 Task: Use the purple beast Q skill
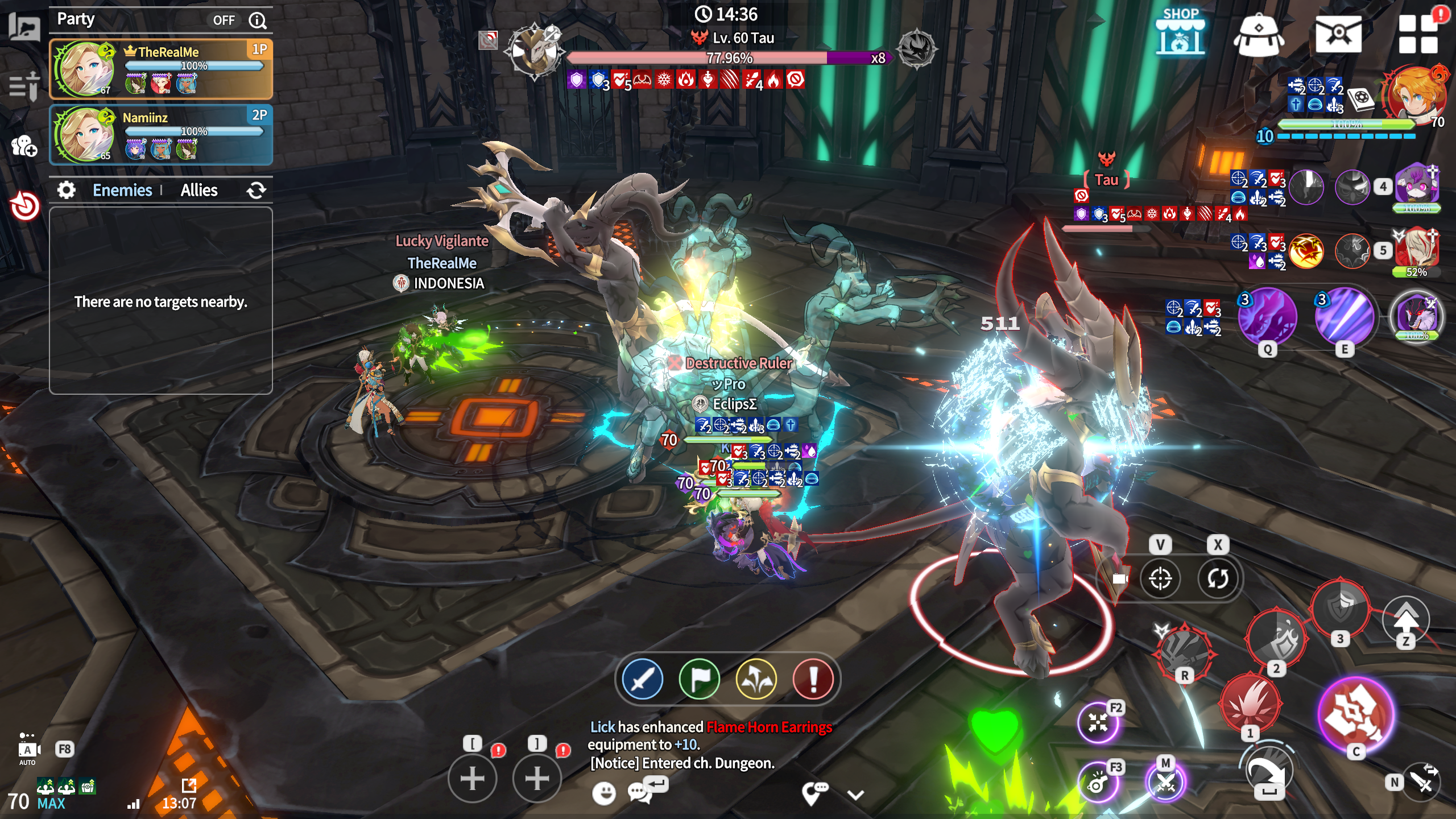click(1267, 316)
